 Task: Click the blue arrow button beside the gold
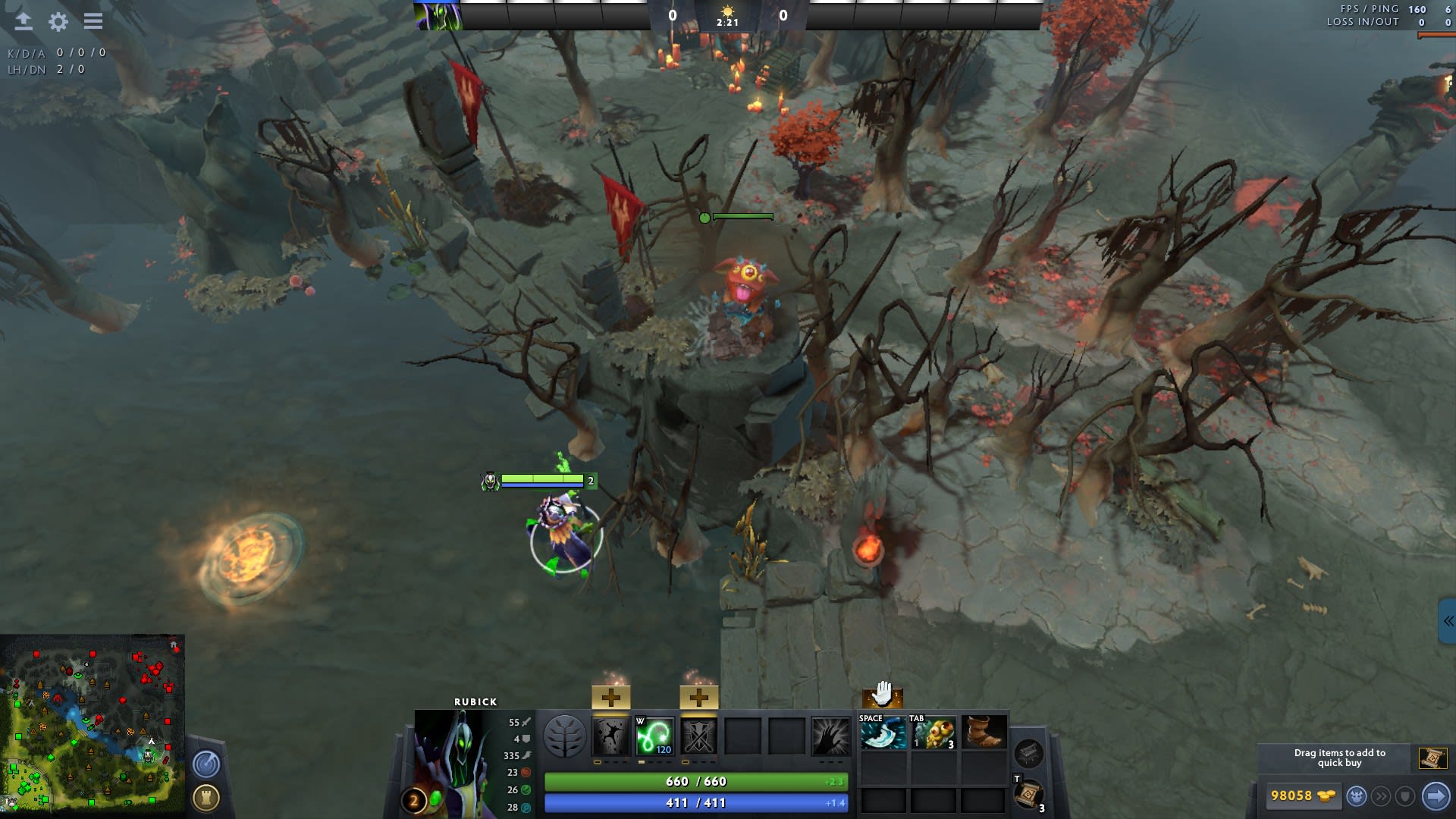pyautogui.click(x=1436, y=795)
